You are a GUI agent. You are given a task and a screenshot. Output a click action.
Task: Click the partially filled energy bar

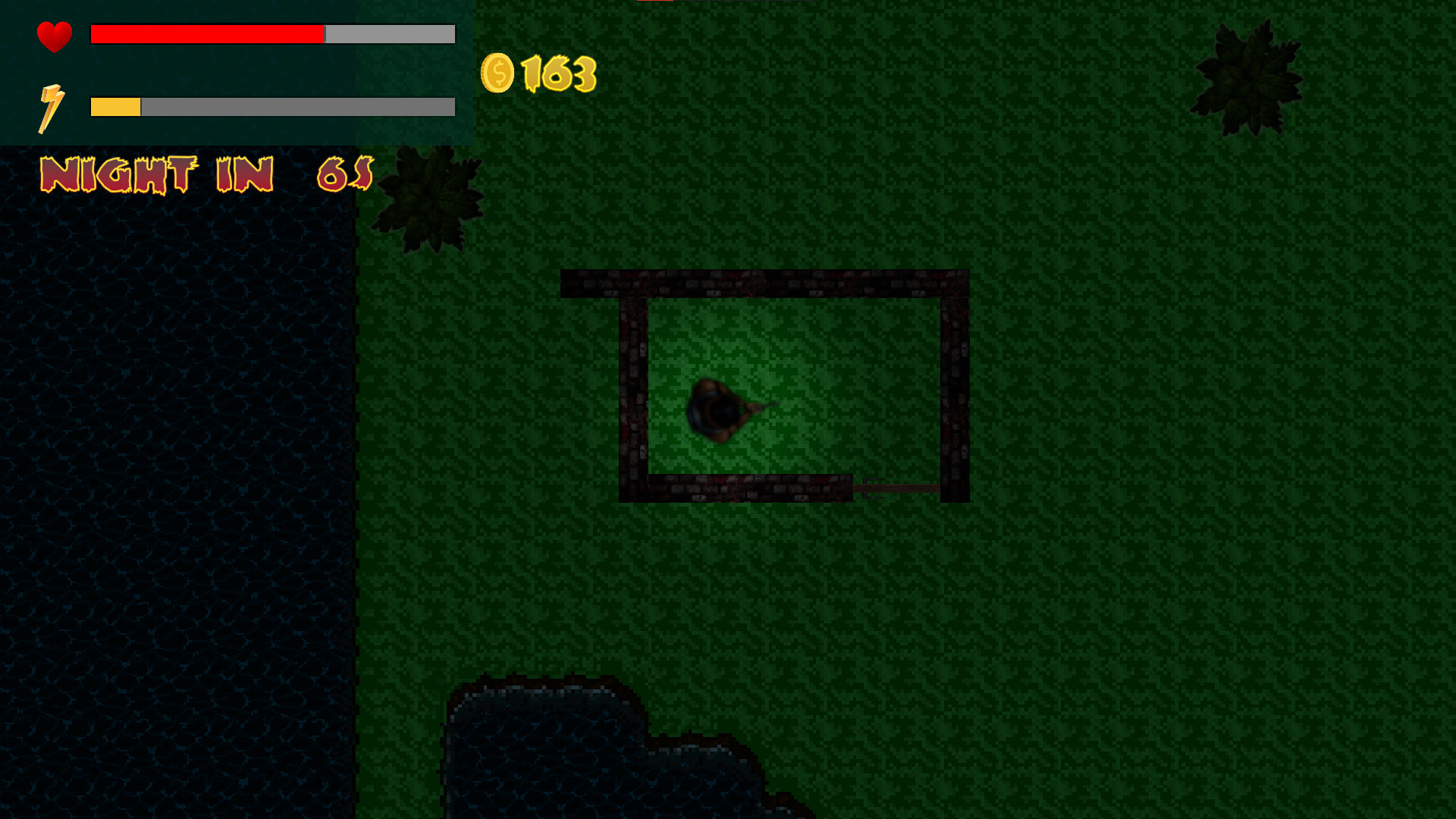[273, 107]
